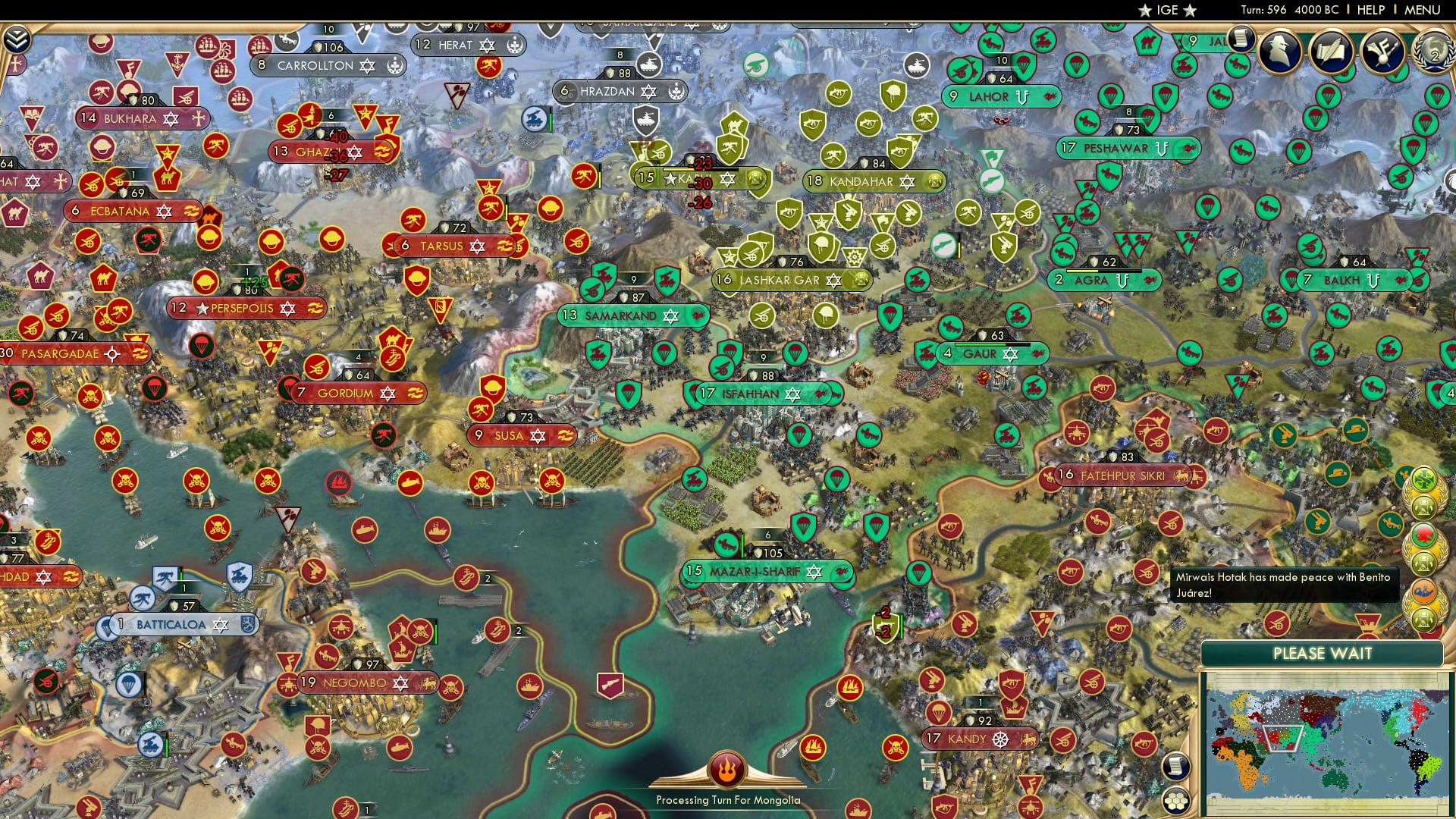This screenshot has width=1456, height=819.
Task: Select the Samarkand city banner
Action: click(633, 315)
